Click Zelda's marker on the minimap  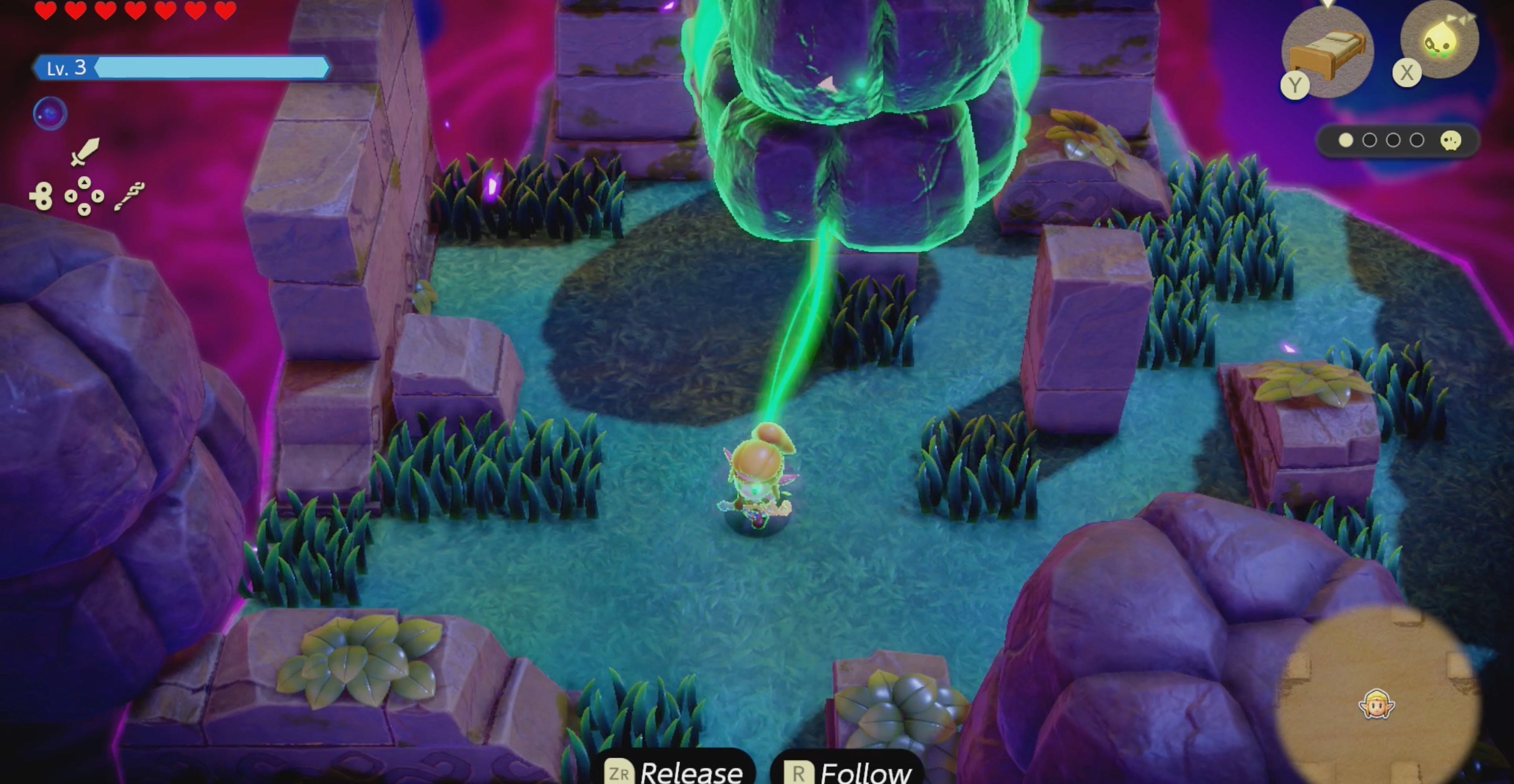click(1376, 704)
